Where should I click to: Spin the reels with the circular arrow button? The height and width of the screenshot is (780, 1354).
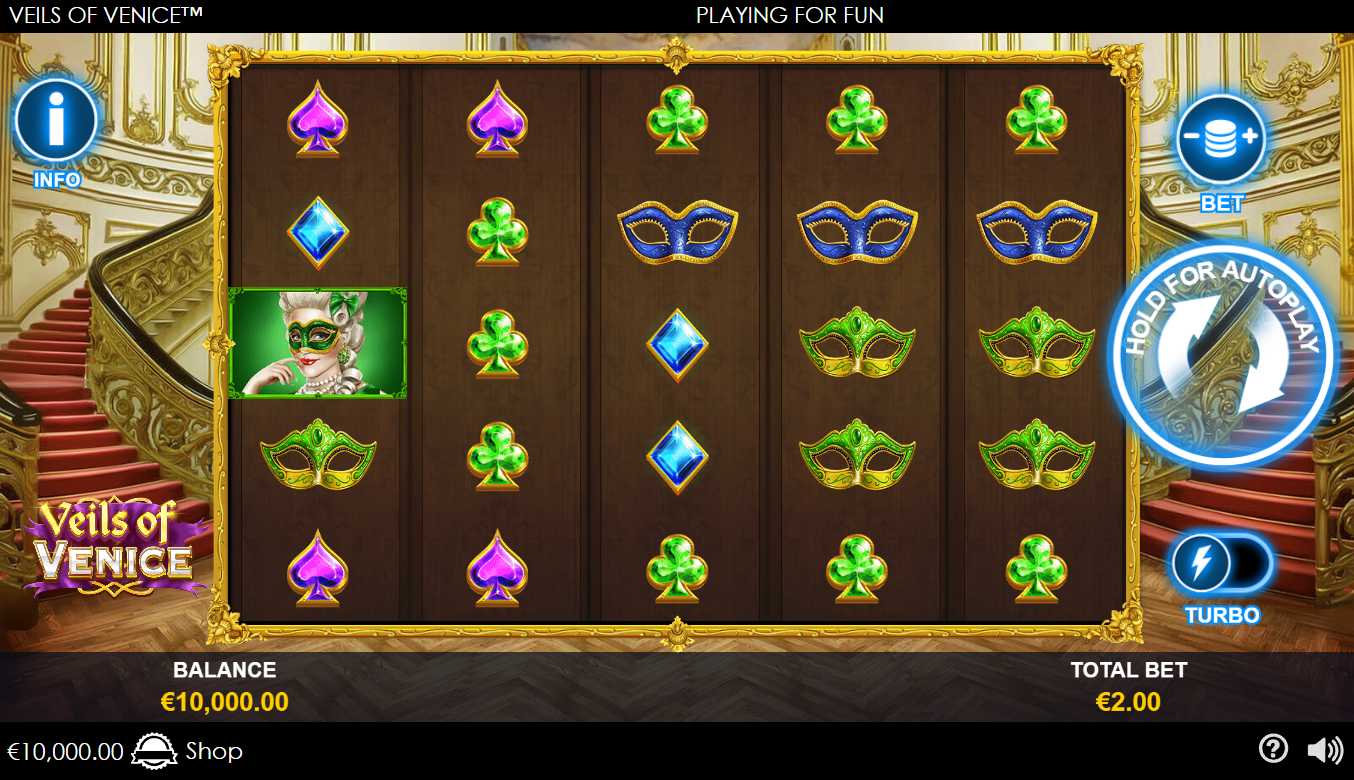(1222, 355)
